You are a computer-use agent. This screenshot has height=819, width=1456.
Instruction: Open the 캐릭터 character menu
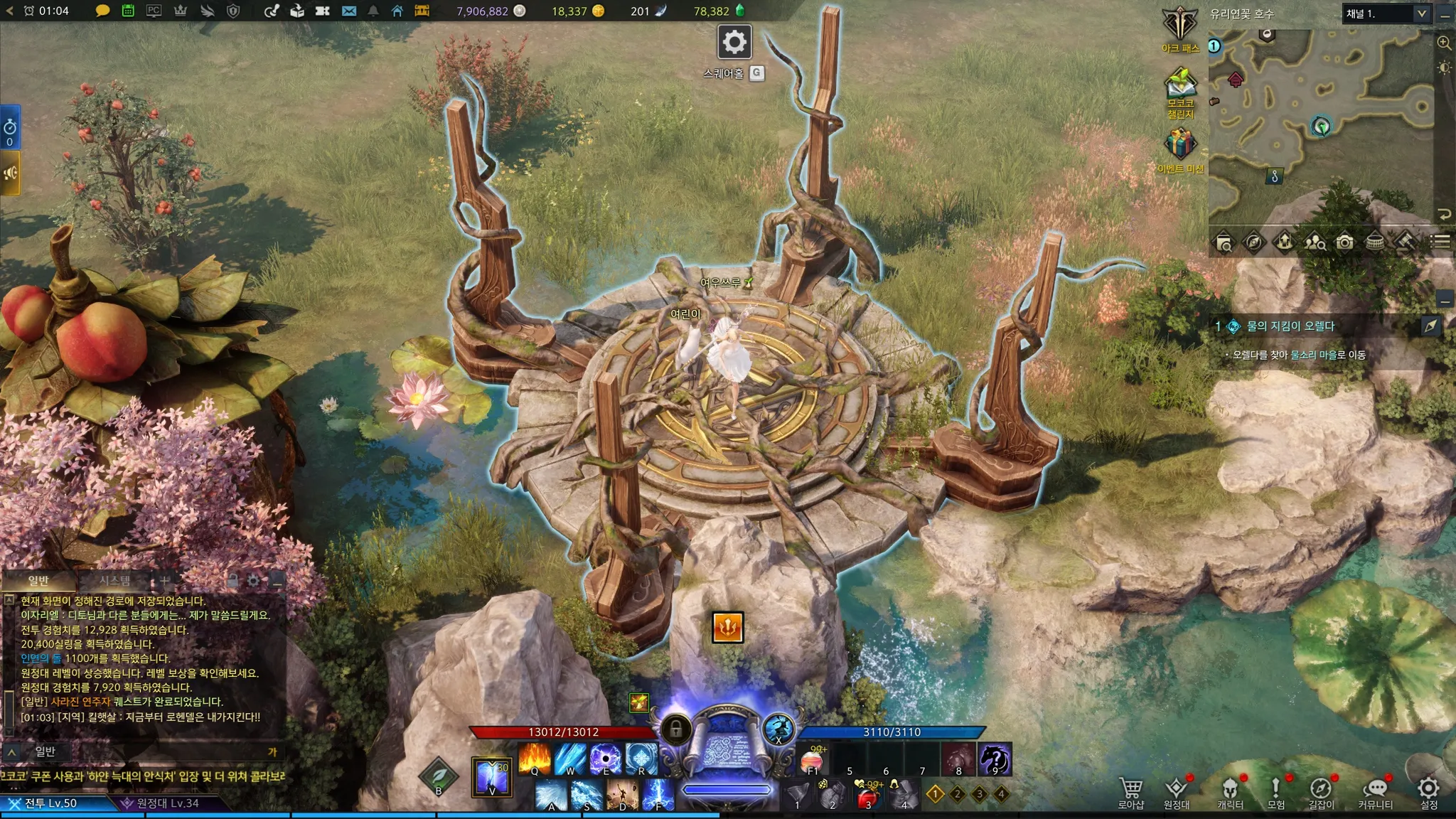(1230, 791)
